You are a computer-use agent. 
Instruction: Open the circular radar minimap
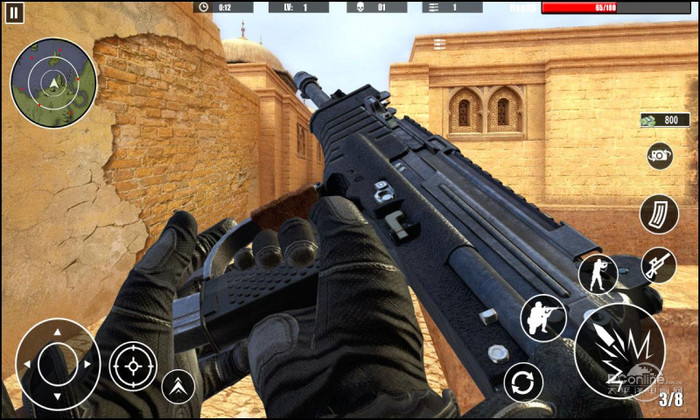point(53,82)
